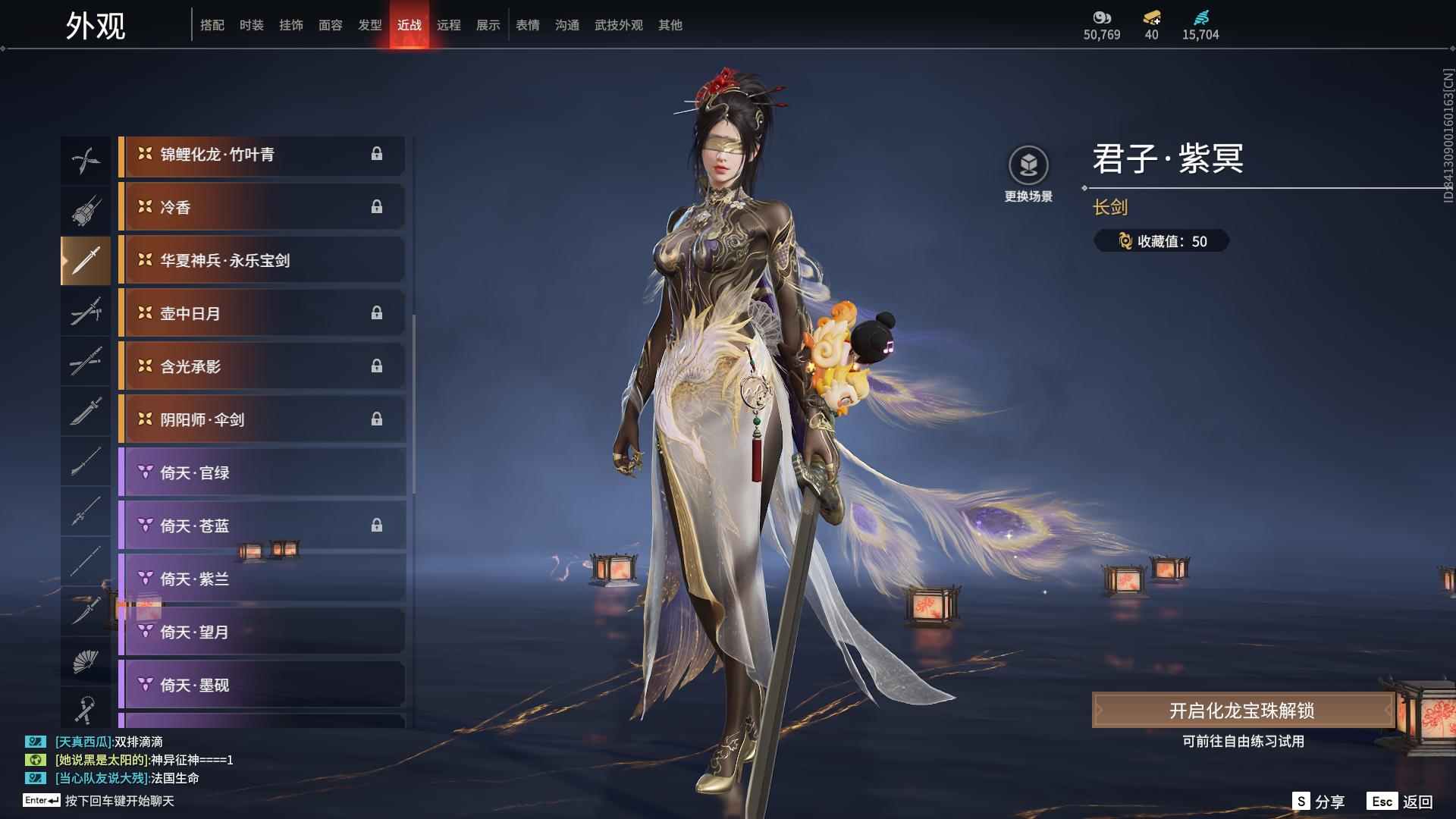The width and height of the screenshot is (1456, 819).
Task: Toggle the locked 冷香 skin entry
Action: [x=378, y=206]
